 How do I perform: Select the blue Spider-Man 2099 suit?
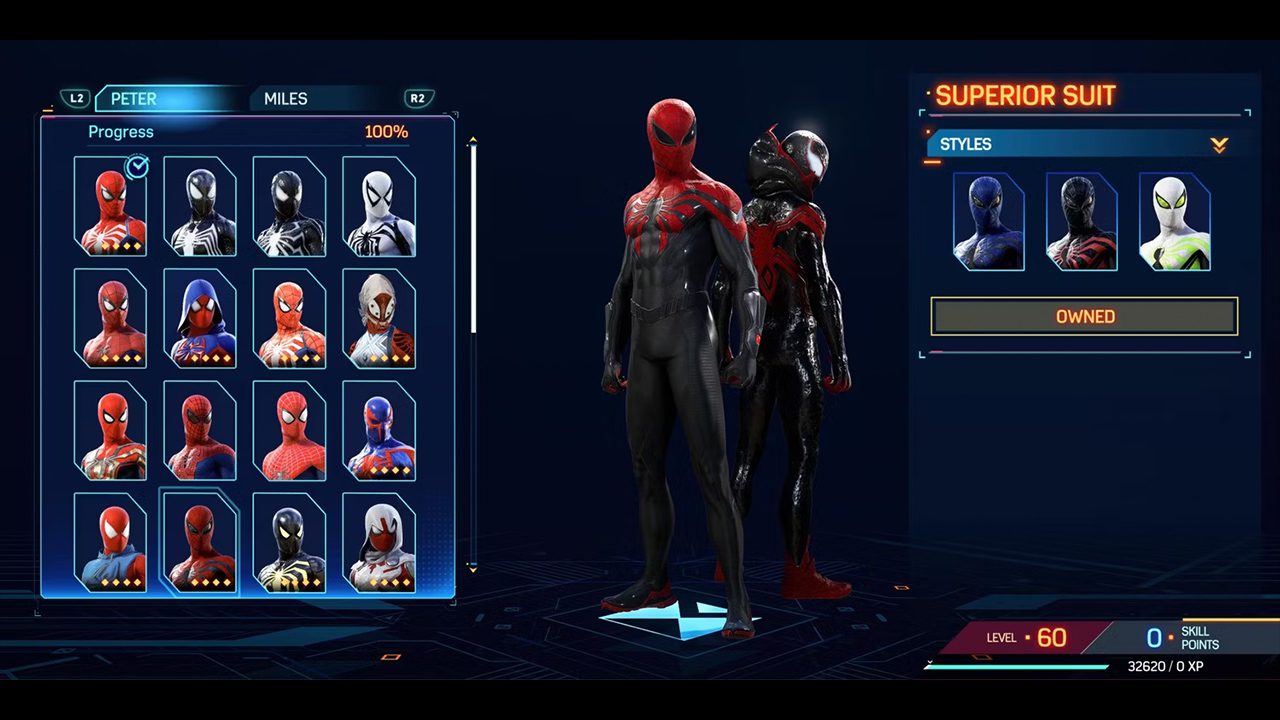(x=379, y=430)
